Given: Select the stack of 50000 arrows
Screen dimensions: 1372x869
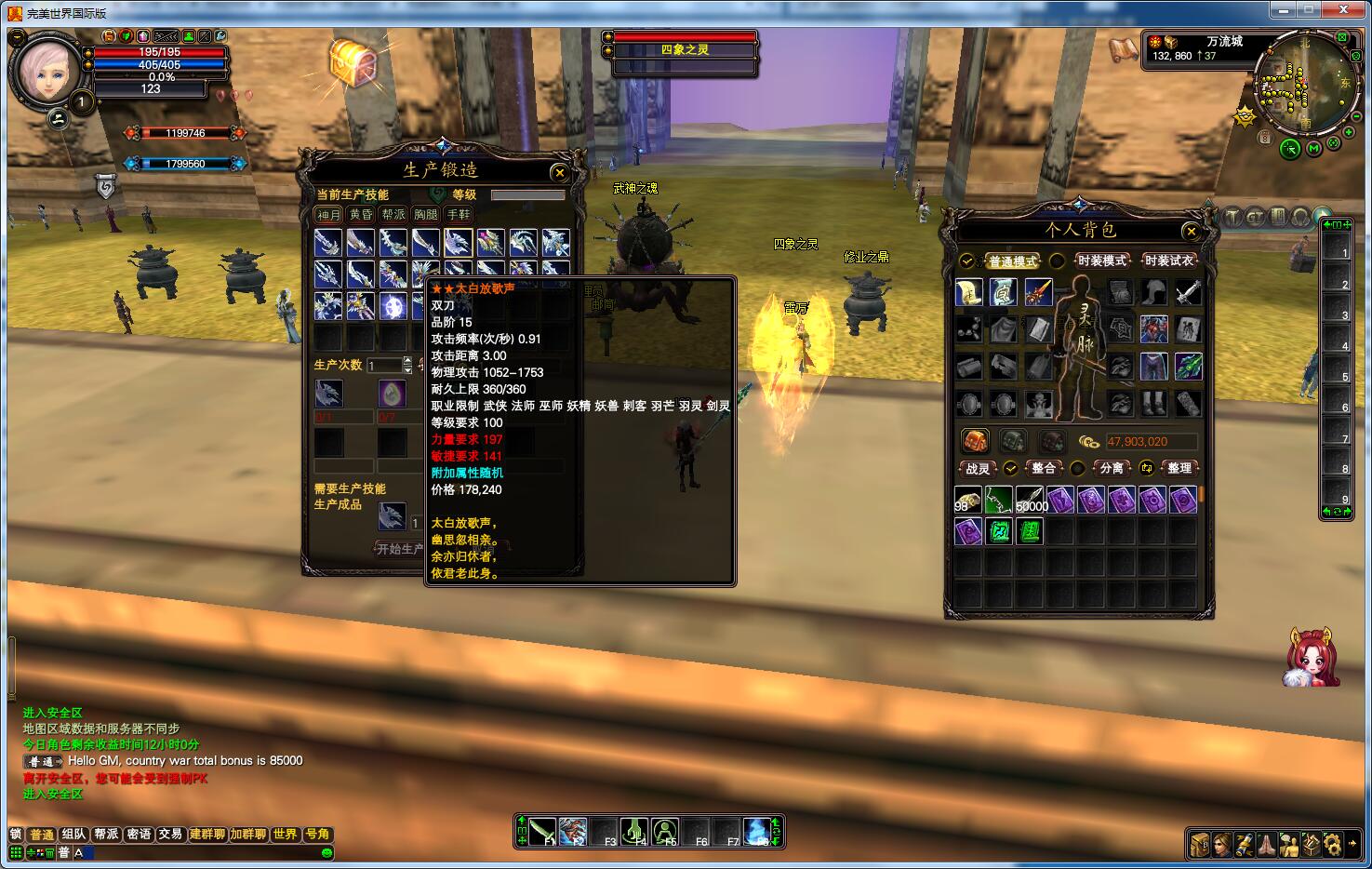Looking at the screenshot, I should tap(1030, 500).
